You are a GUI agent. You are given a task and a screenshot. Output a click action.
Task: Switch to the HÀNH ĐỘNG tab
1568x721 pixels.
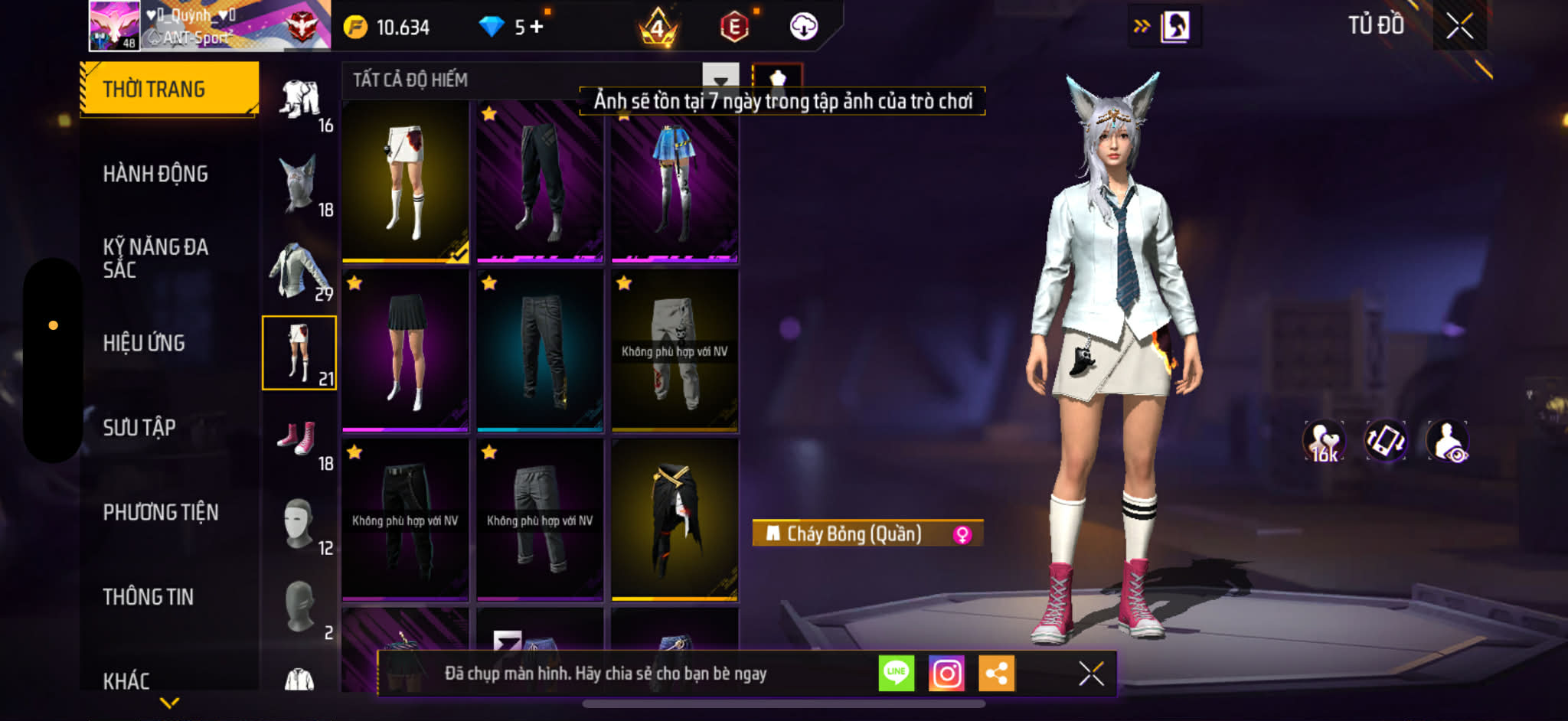(x=155, y=174)
